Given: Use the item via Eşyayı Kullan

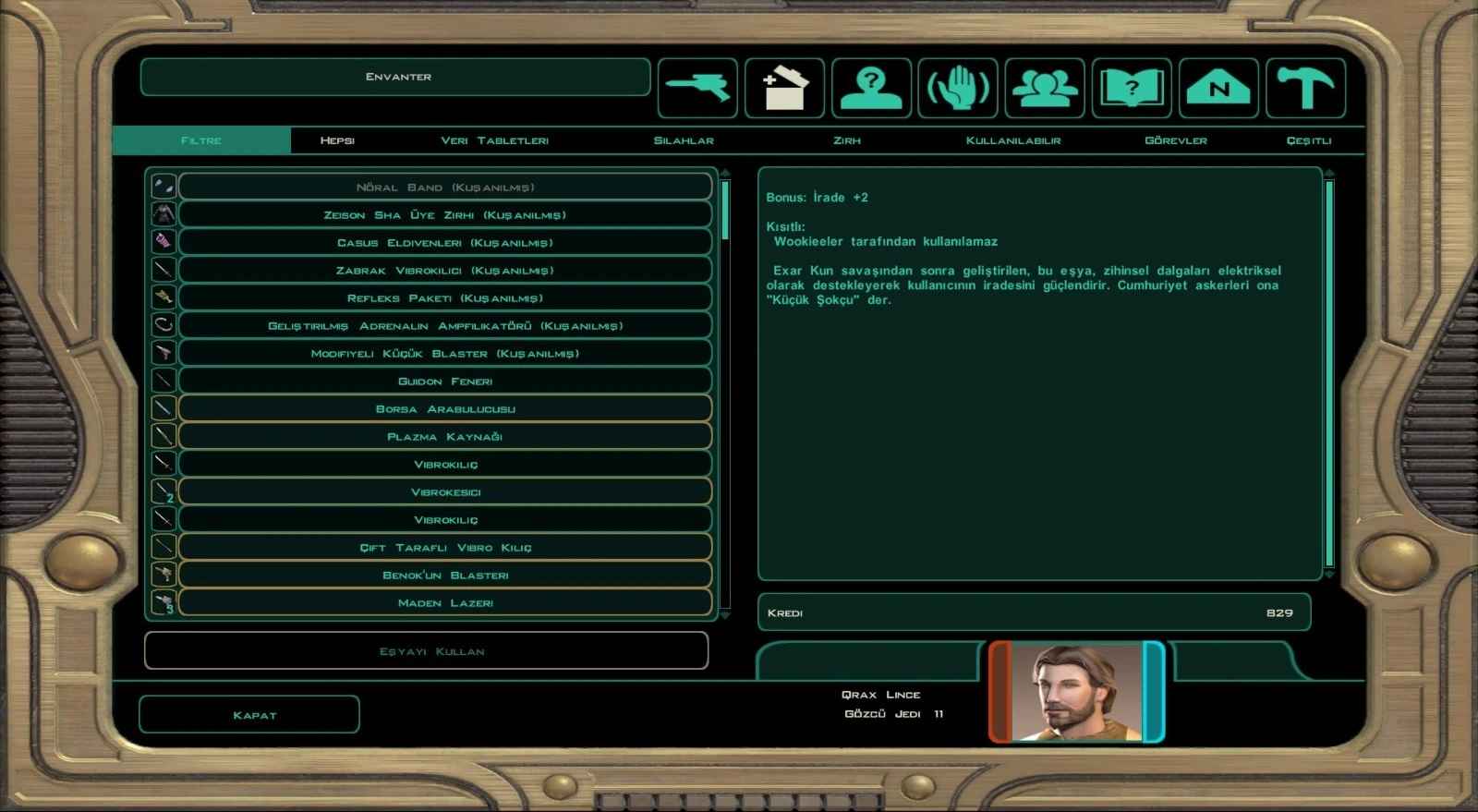Looking at the screenshot, I should pyautogui.click(x=427, y=650).
